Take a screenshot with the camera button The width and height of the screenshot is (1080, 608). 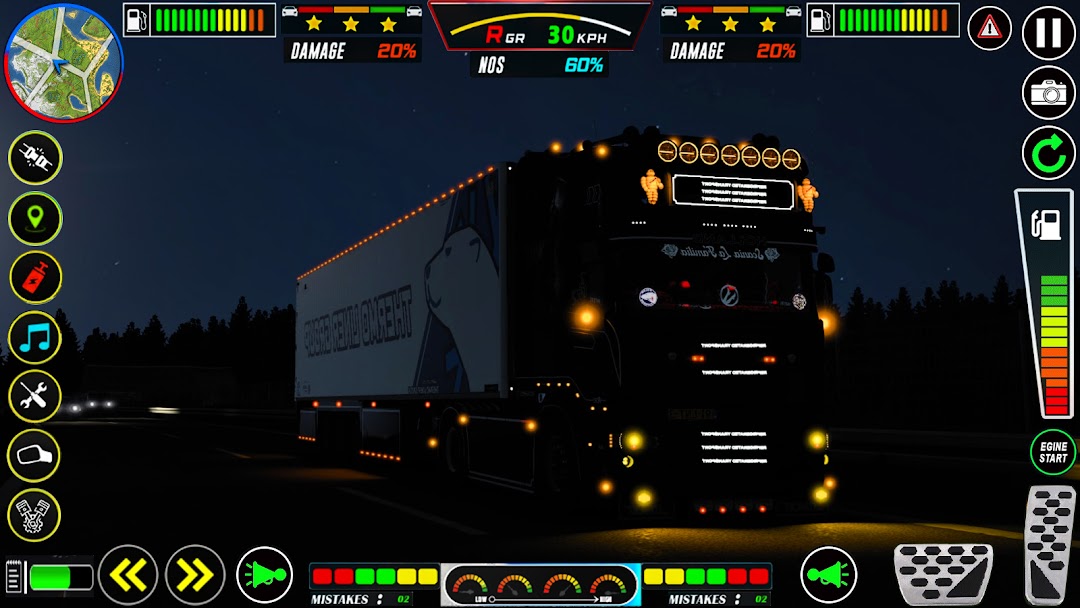coord(1048,93)
